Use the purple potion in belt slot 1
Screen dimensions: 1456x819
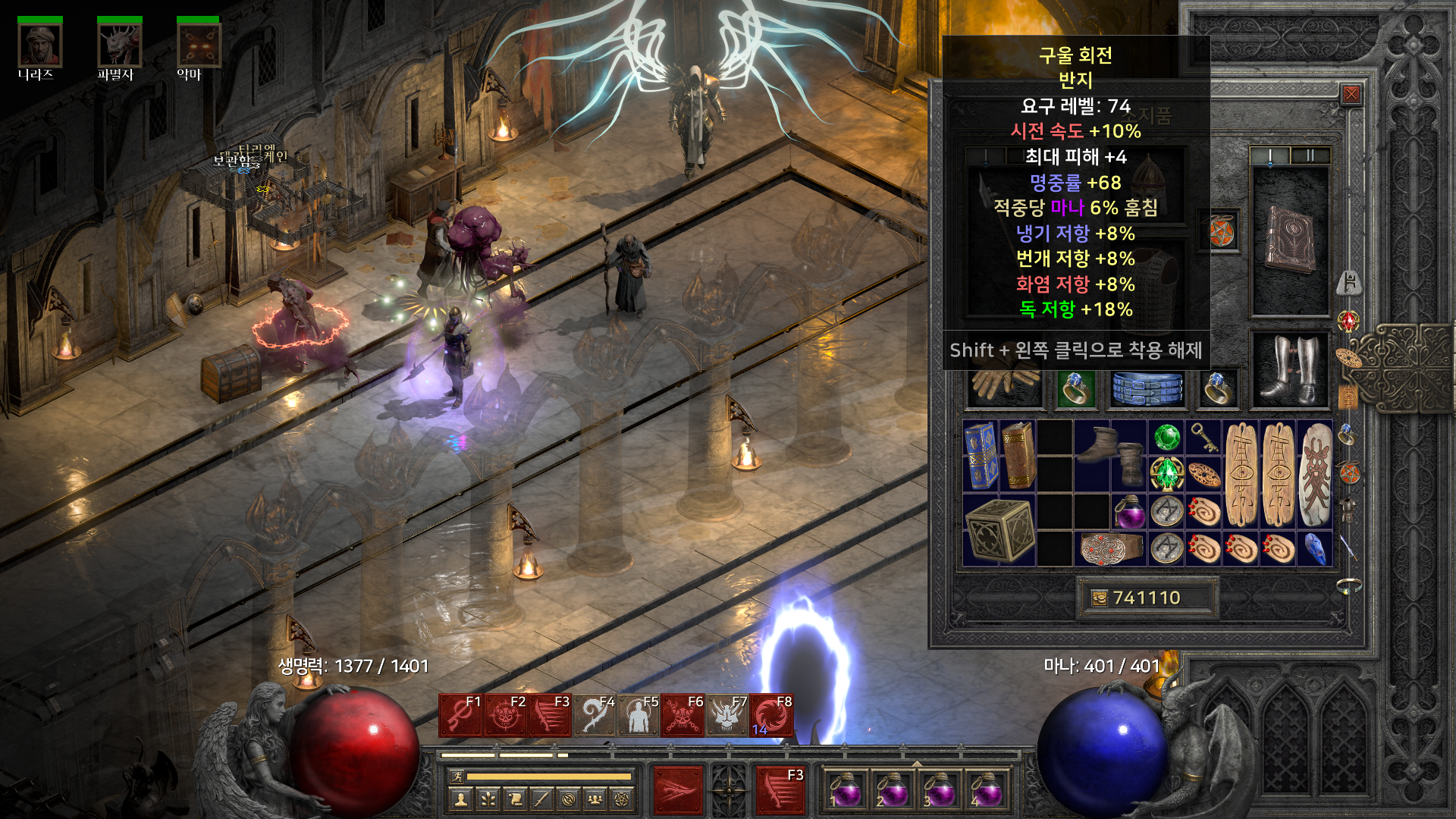[846, 790]
